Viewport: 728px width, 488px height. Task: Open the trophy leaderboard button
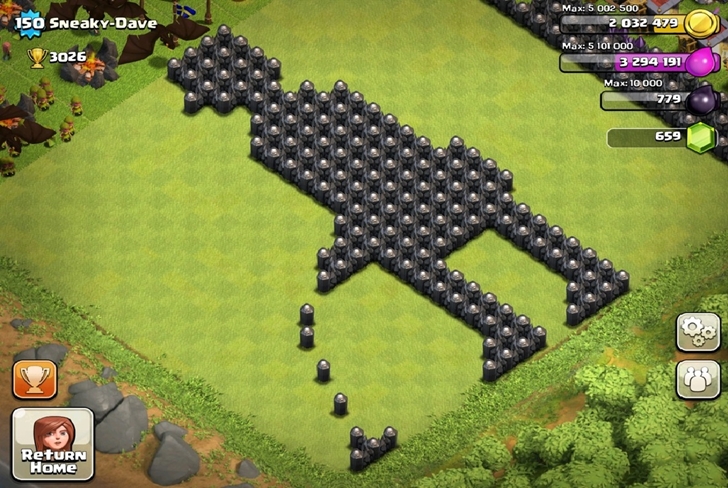pos(35,379)
